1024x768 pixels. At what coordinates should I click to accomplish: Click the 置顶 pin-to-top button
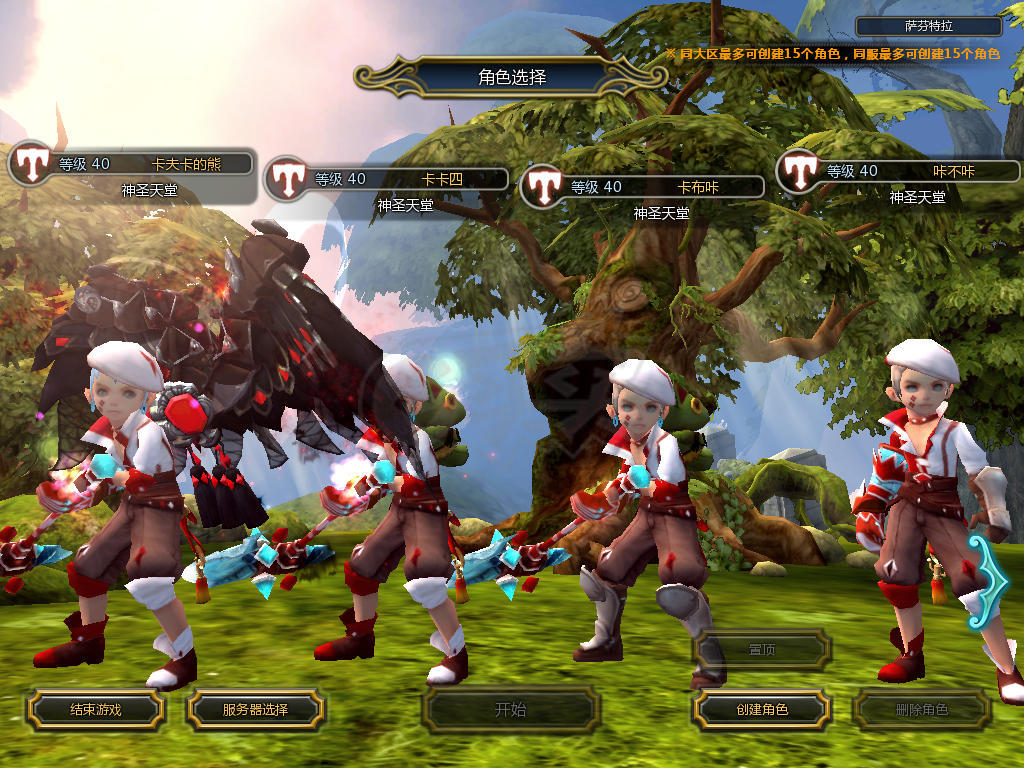click(762, 650)
